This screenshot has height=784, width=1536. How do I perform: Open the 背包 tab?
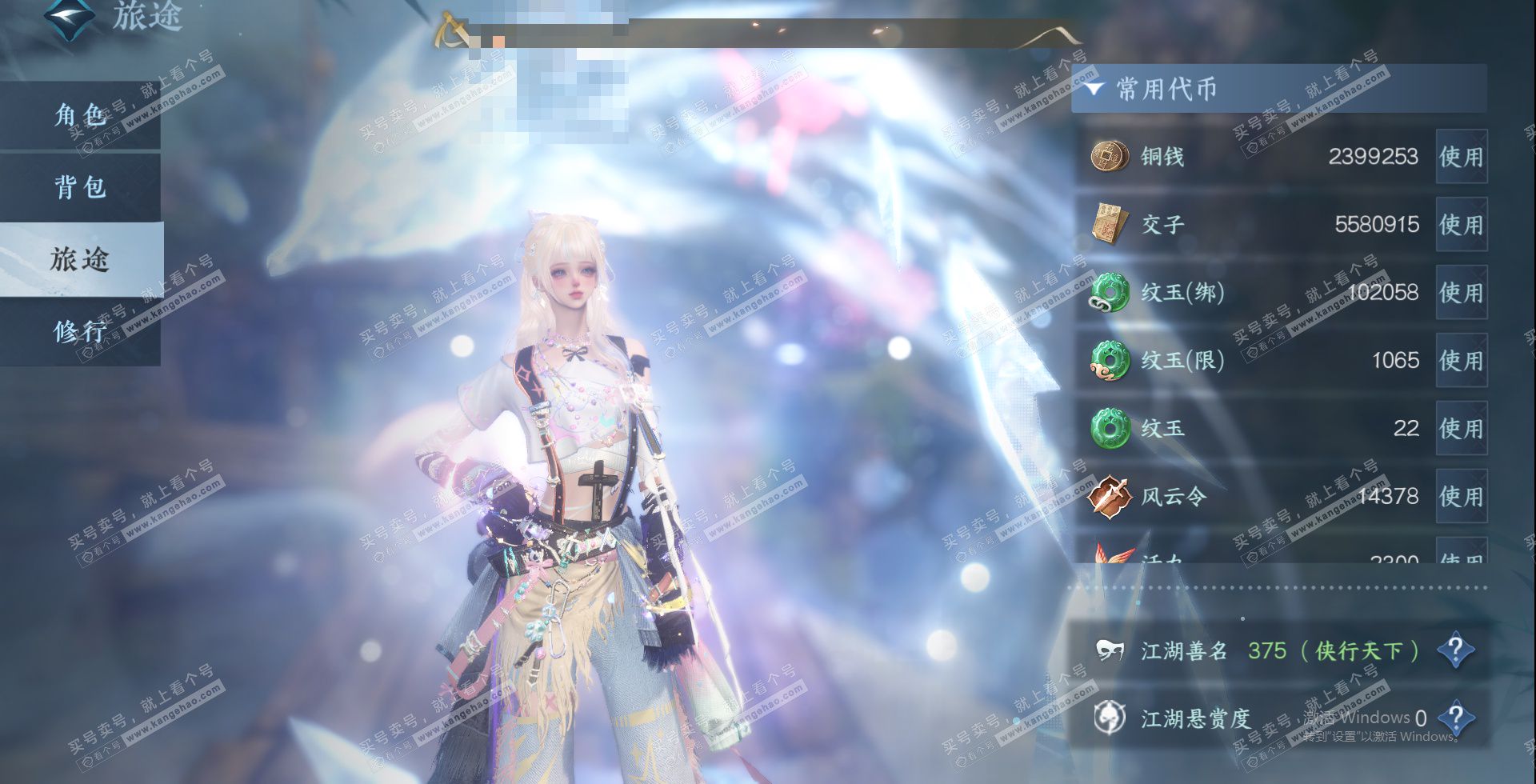pos(80,187)
